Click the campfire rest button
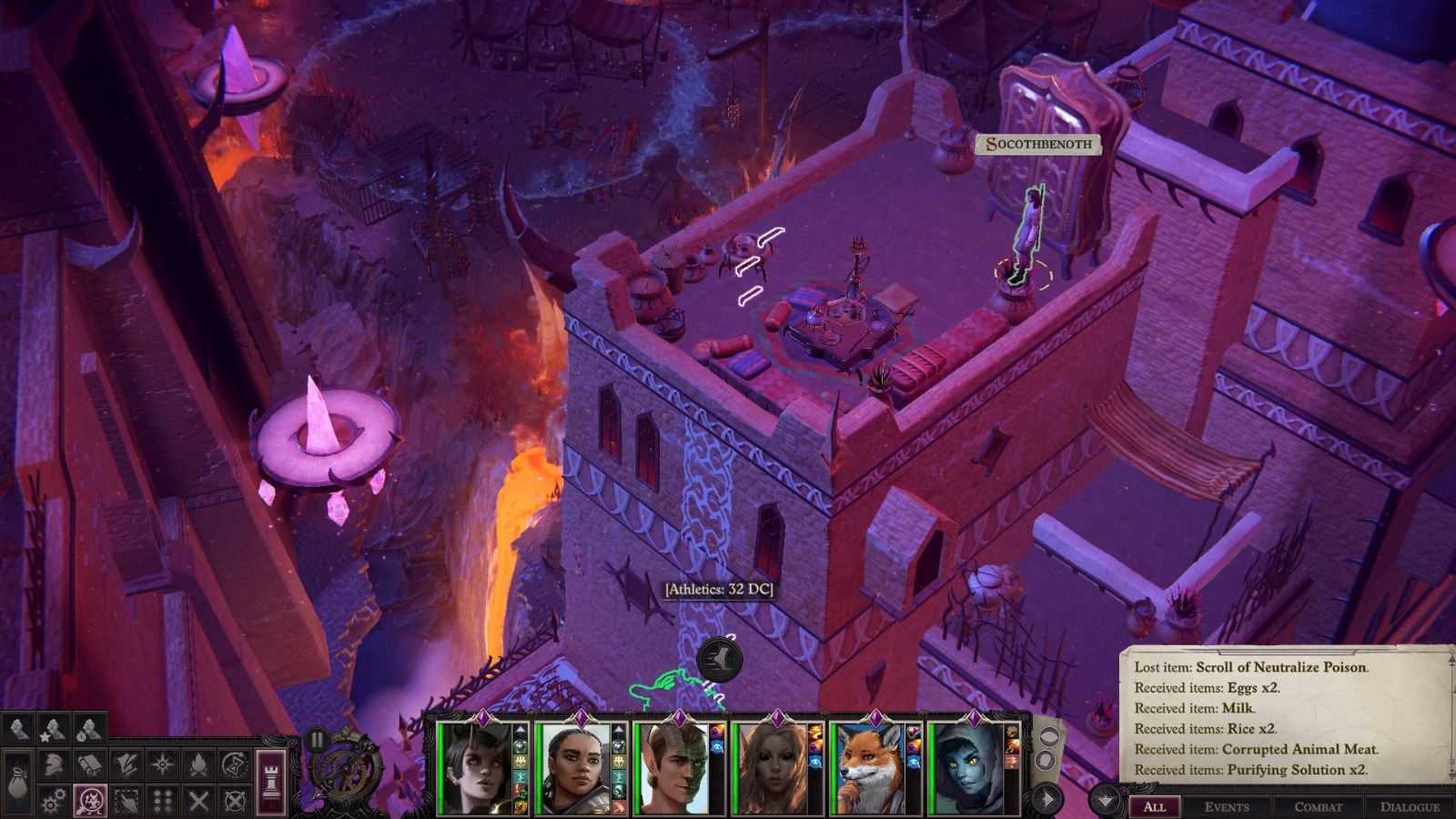This screenshot has height=819, width=1456. pos(199,765)
